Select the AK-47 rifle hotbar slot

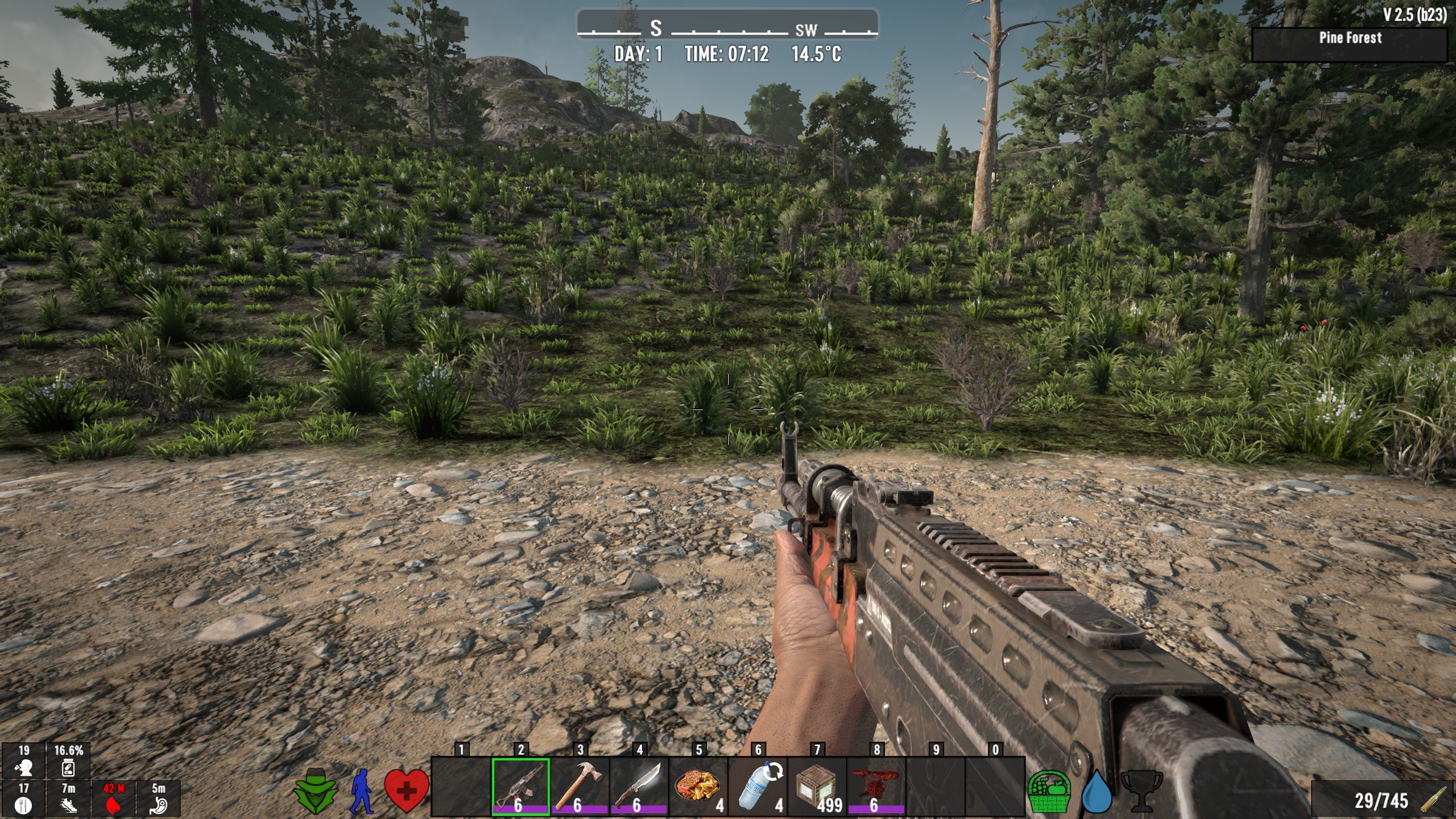coord(520,787)
